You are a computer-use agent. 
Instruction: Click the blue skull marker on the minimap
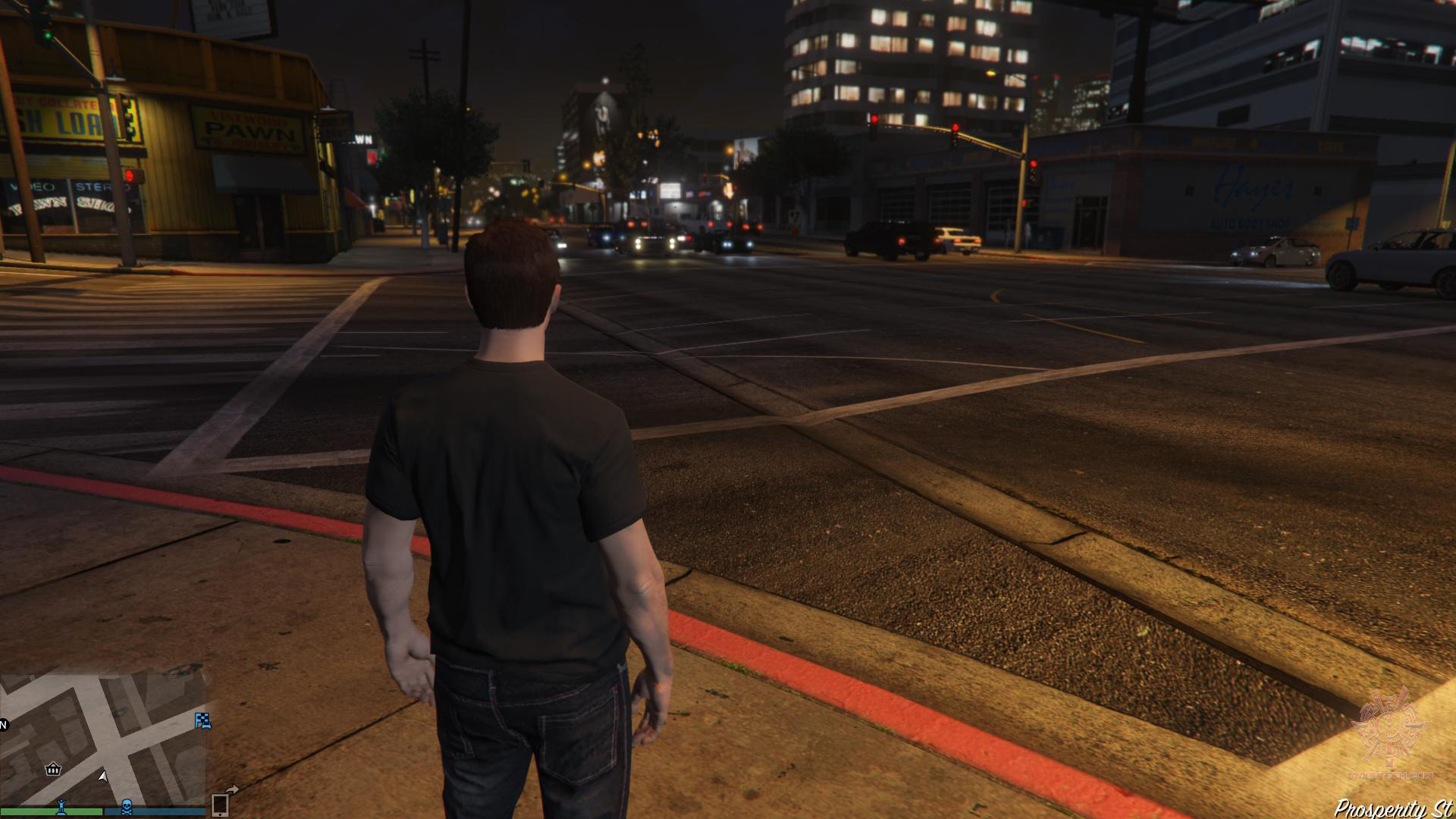point(127,806)
